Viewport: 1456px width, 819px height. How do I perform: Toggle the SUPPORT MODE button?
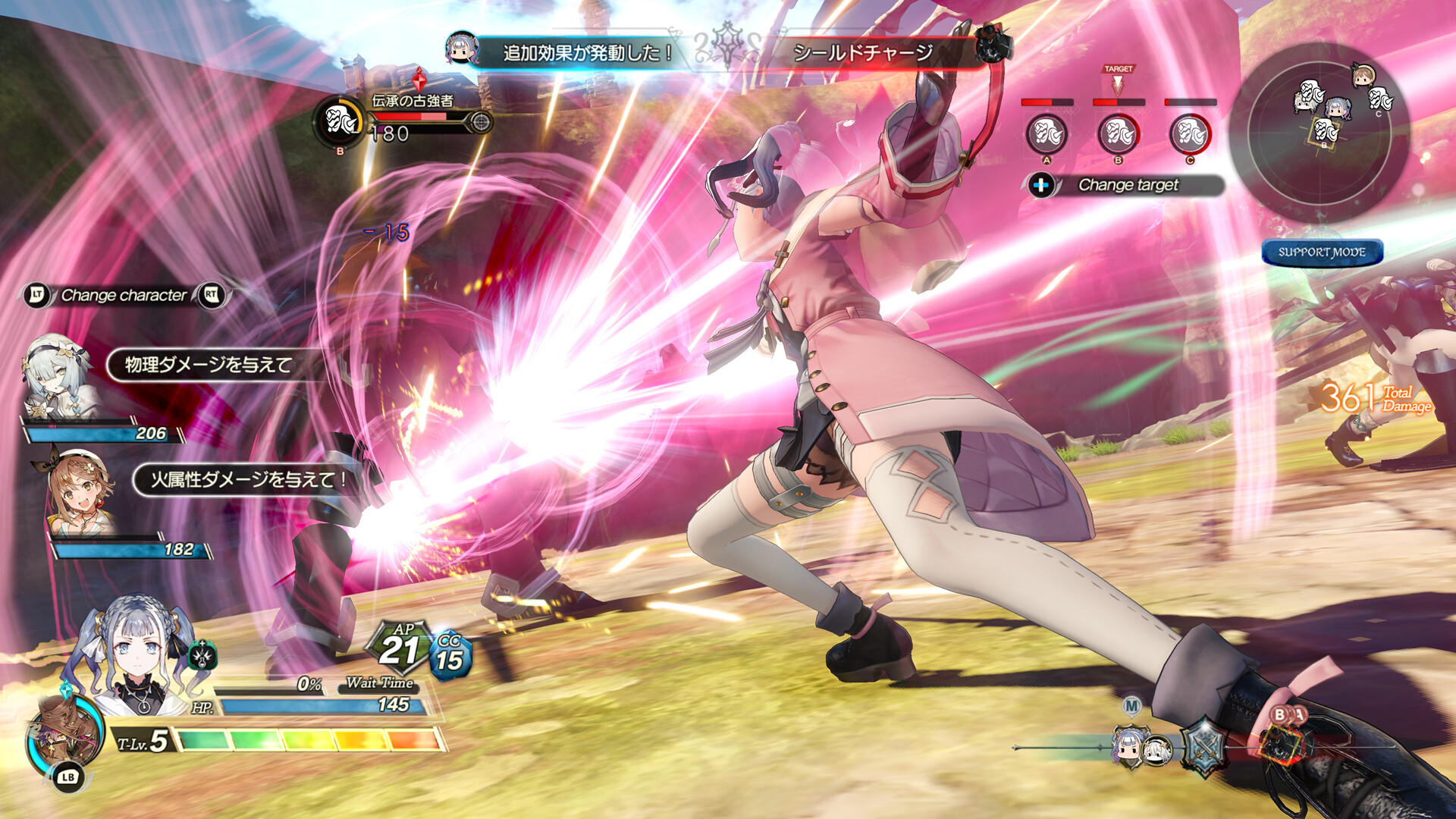click(1322, 253)
